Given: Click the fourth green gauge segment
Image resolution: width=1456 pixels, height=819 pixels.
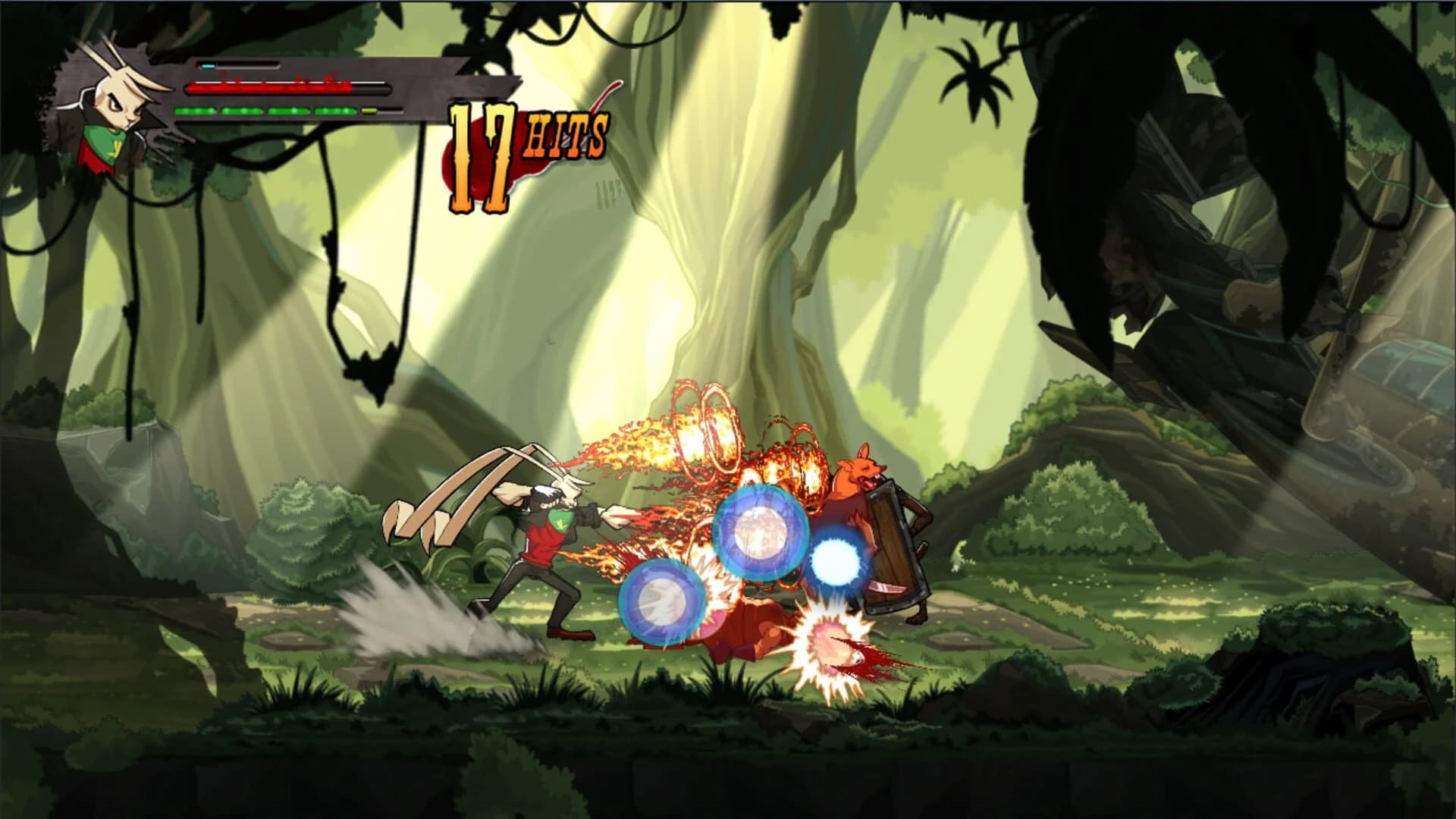Looking at the screenshot, I should point(334,112).
